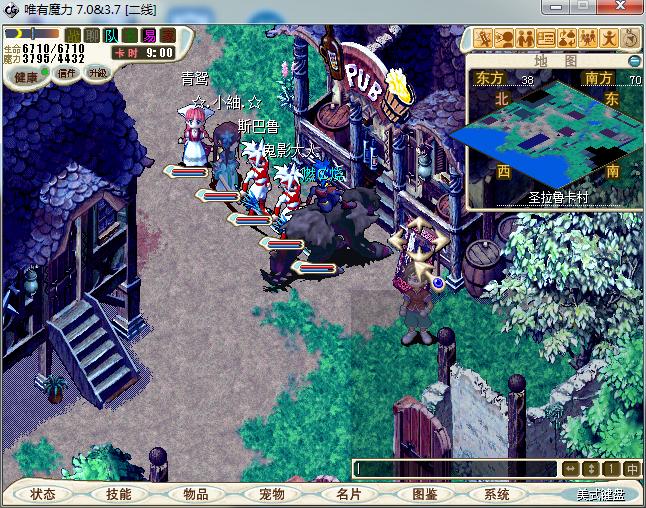
Task: Click the ID card icon in top toolbar
Action: pyautogui.click(x=546, y=38)
